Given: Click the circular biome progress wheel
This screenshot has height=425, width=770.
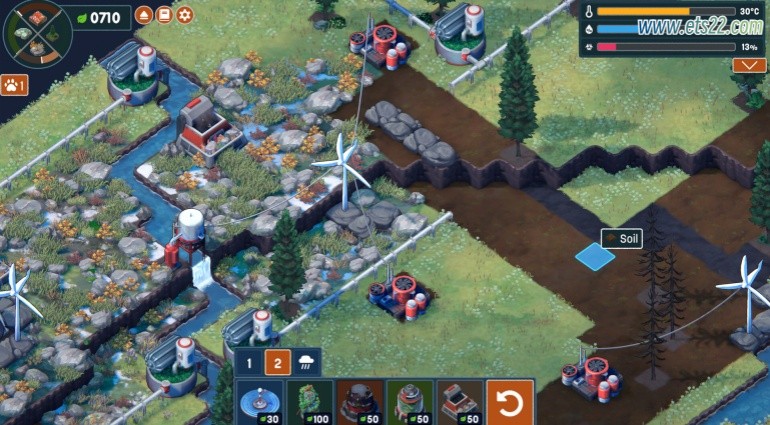Looking at the screenshot, I should click(x=33, y=32).
